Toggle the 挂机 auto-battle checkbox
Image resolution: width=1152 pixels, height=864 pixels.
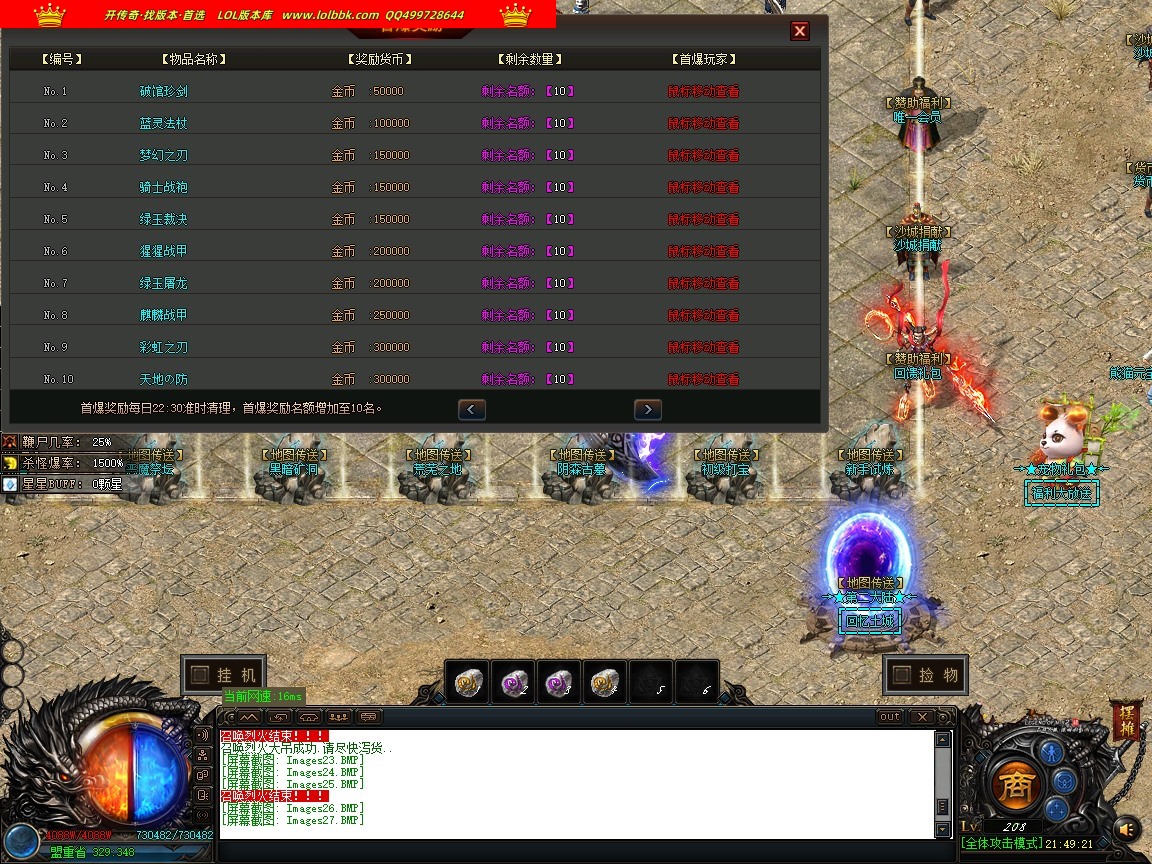(200, 675)
